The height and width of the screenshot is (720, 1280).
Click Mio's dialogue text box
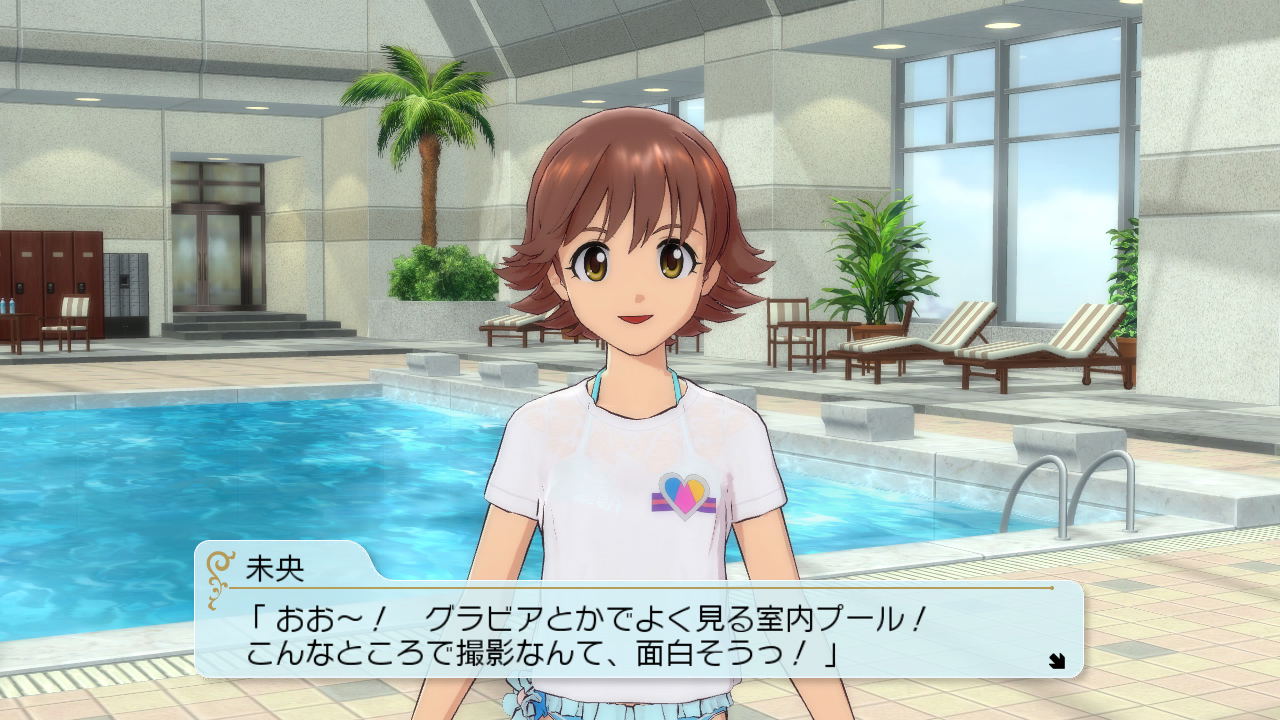click(x=640, y=632)
